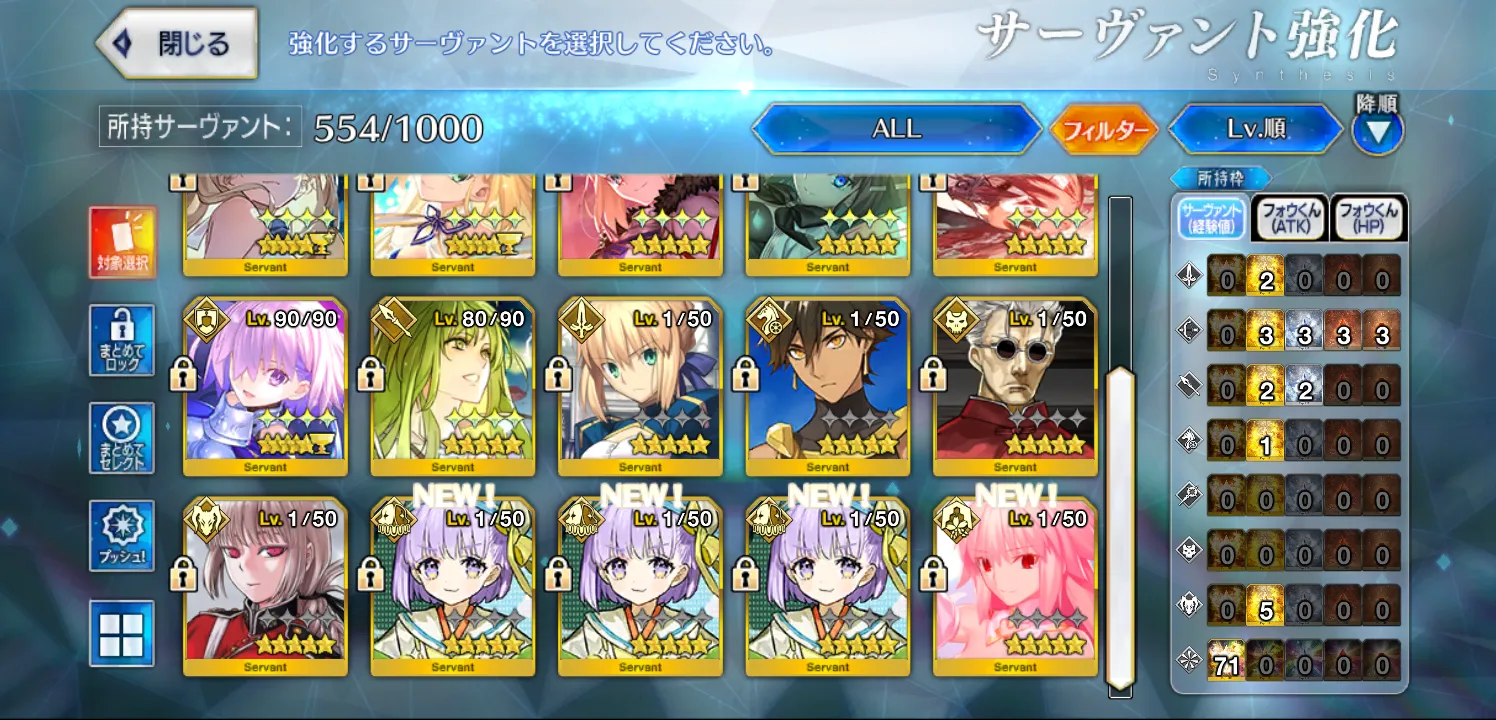1496x720 pixels.
Task: Choose the pink-haired NEW servant card
Action: (1015, 586)
